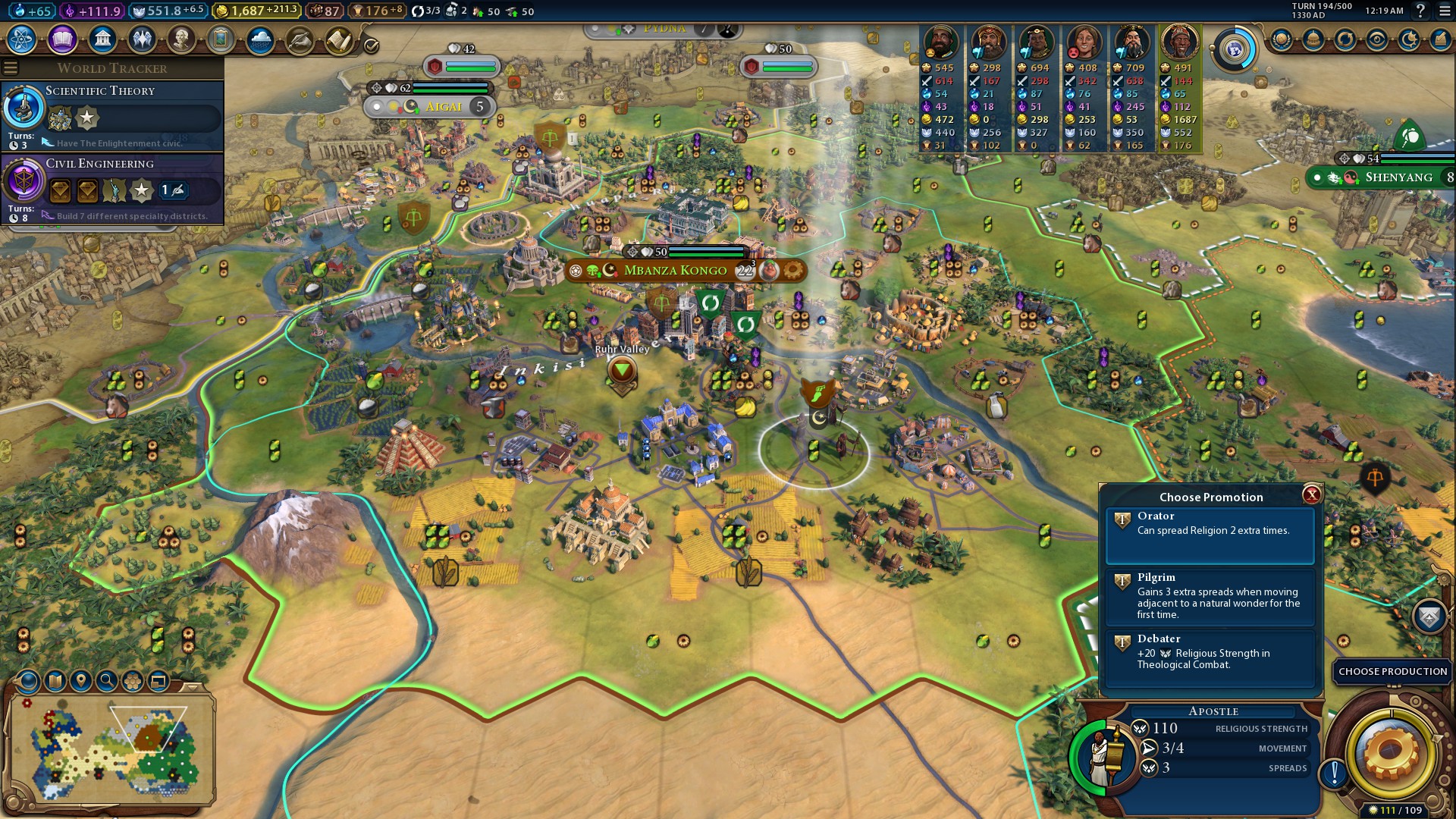Open the Civilopedia question mark

(x=1420, y=11)
